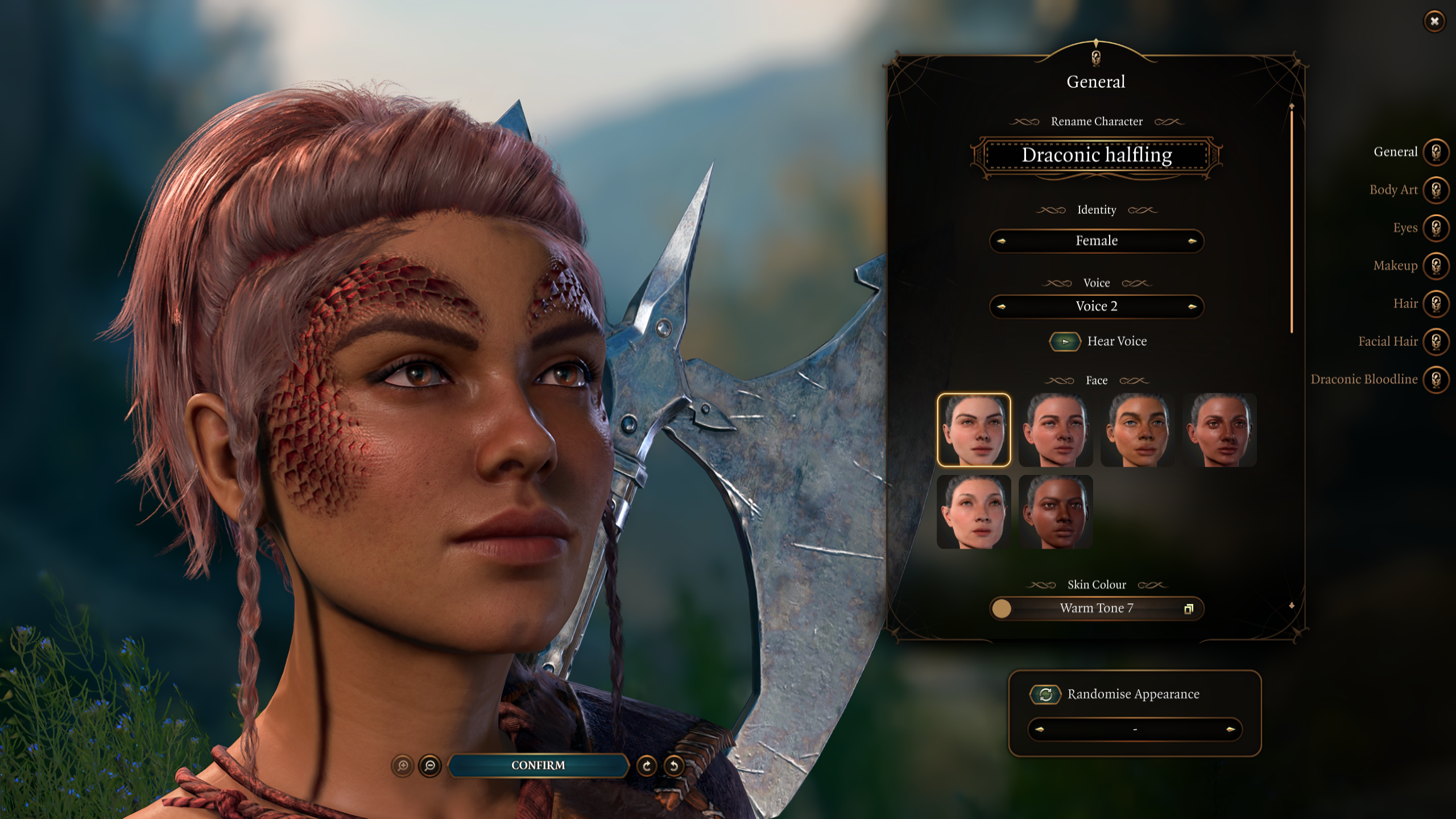Click the Draconic halfling name field

point(1097,155)
